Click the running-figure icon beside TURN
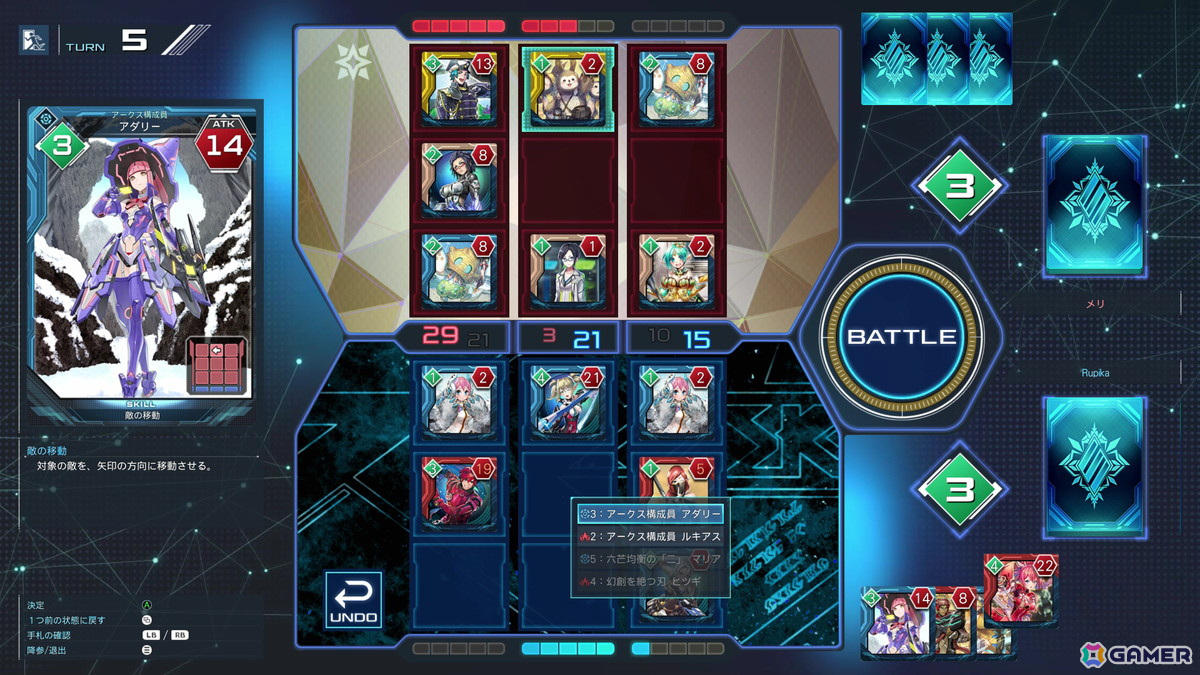Screen dimensions: 1200x675 point(35,40)
